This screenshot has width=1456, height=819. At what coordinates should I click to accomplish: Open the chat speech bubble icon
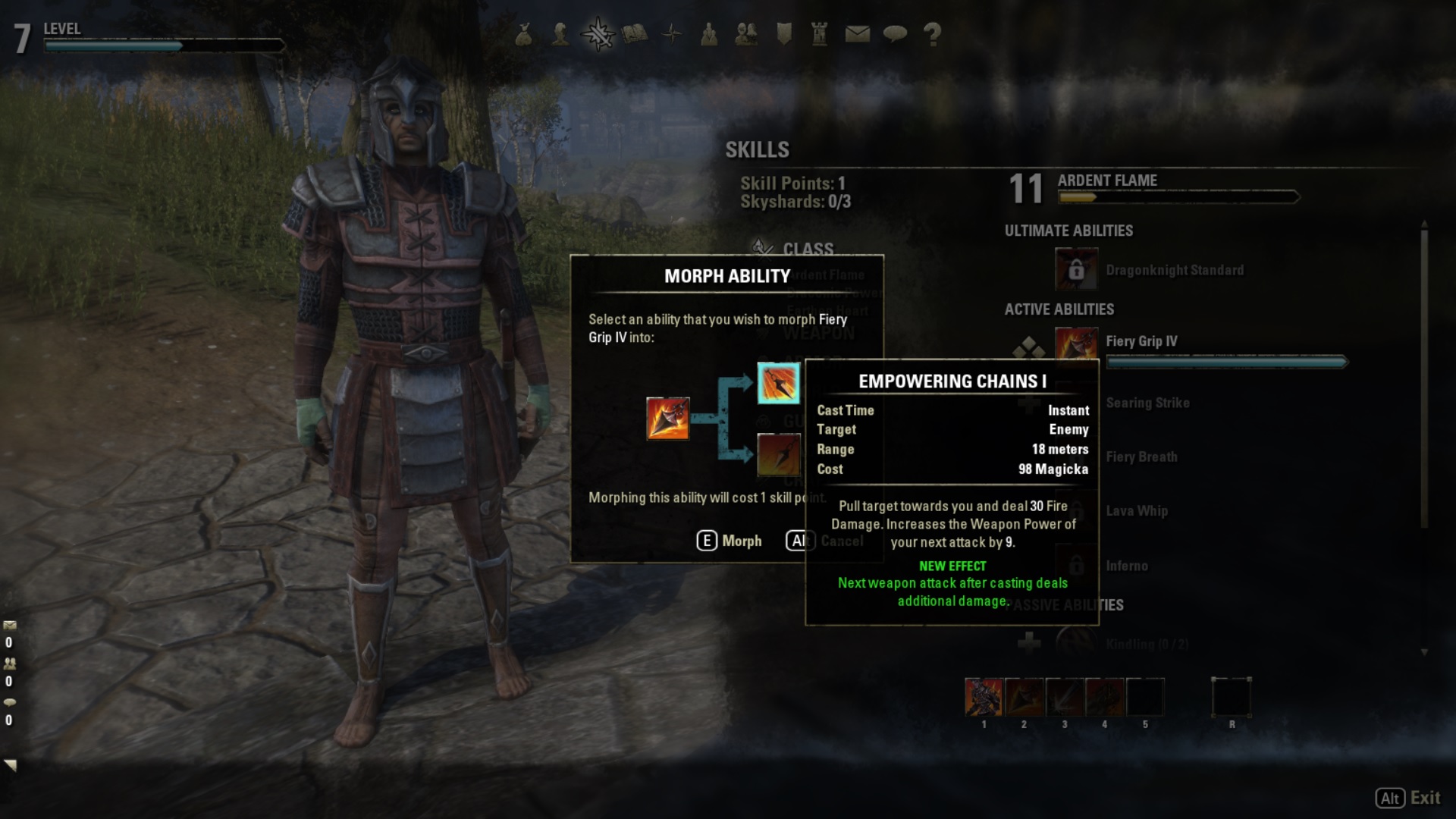pyautogui.click(x=895, y=34)
